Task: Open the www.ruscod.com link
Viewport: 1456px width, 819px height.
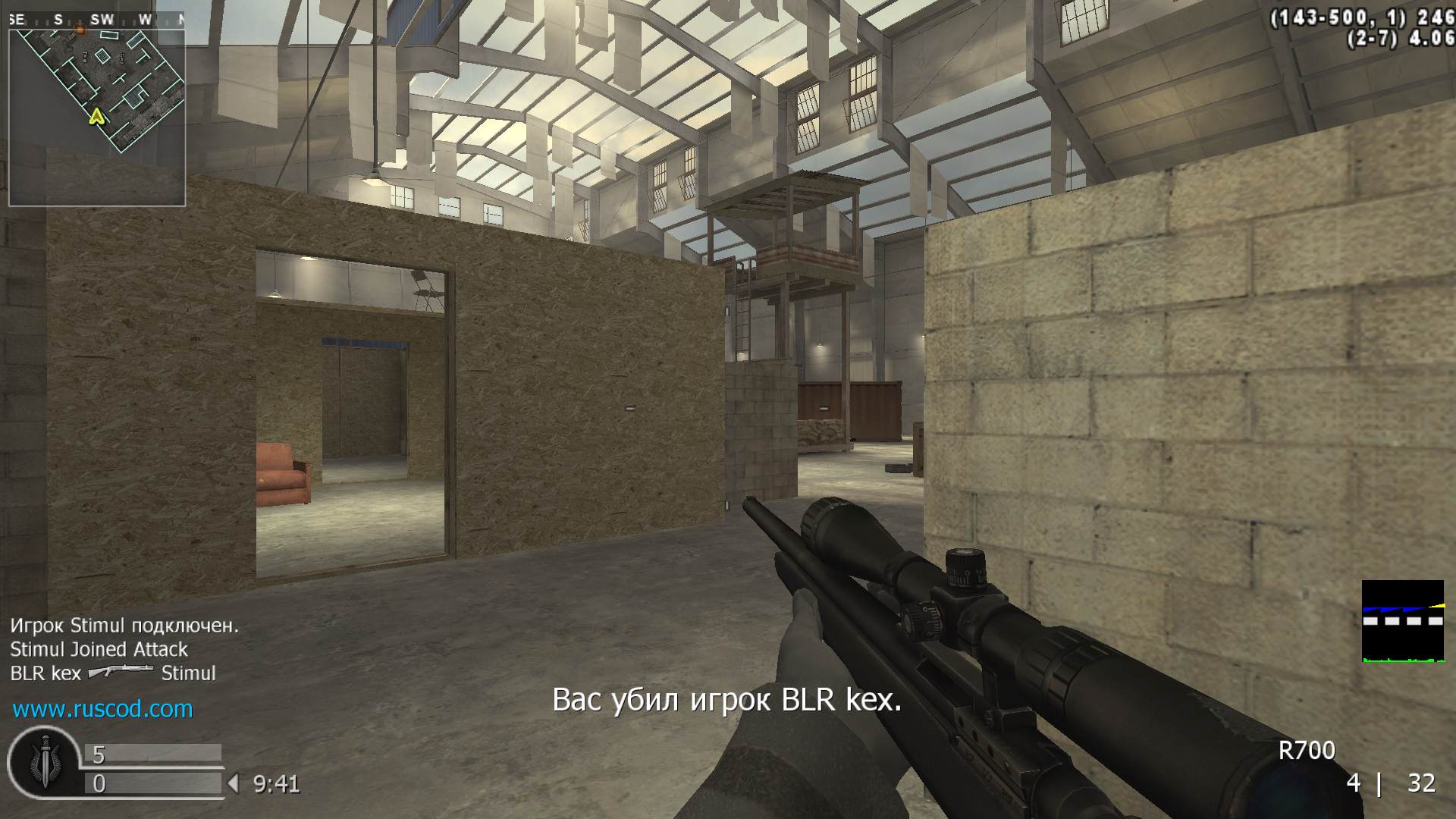Action: (102, 709)
